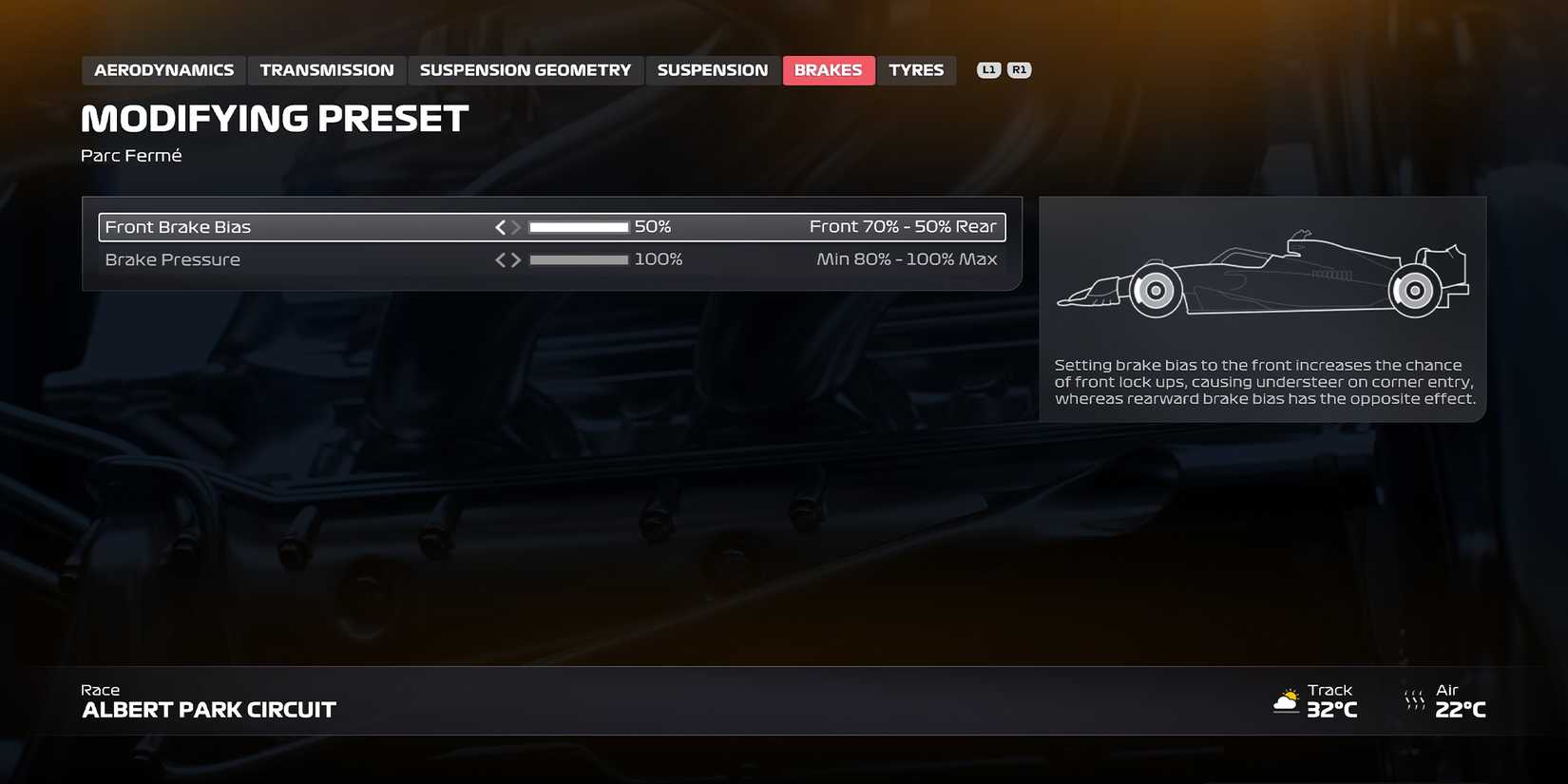Click the Brake Pressure slider bar
1568x784 pixels.
[578, 258]
